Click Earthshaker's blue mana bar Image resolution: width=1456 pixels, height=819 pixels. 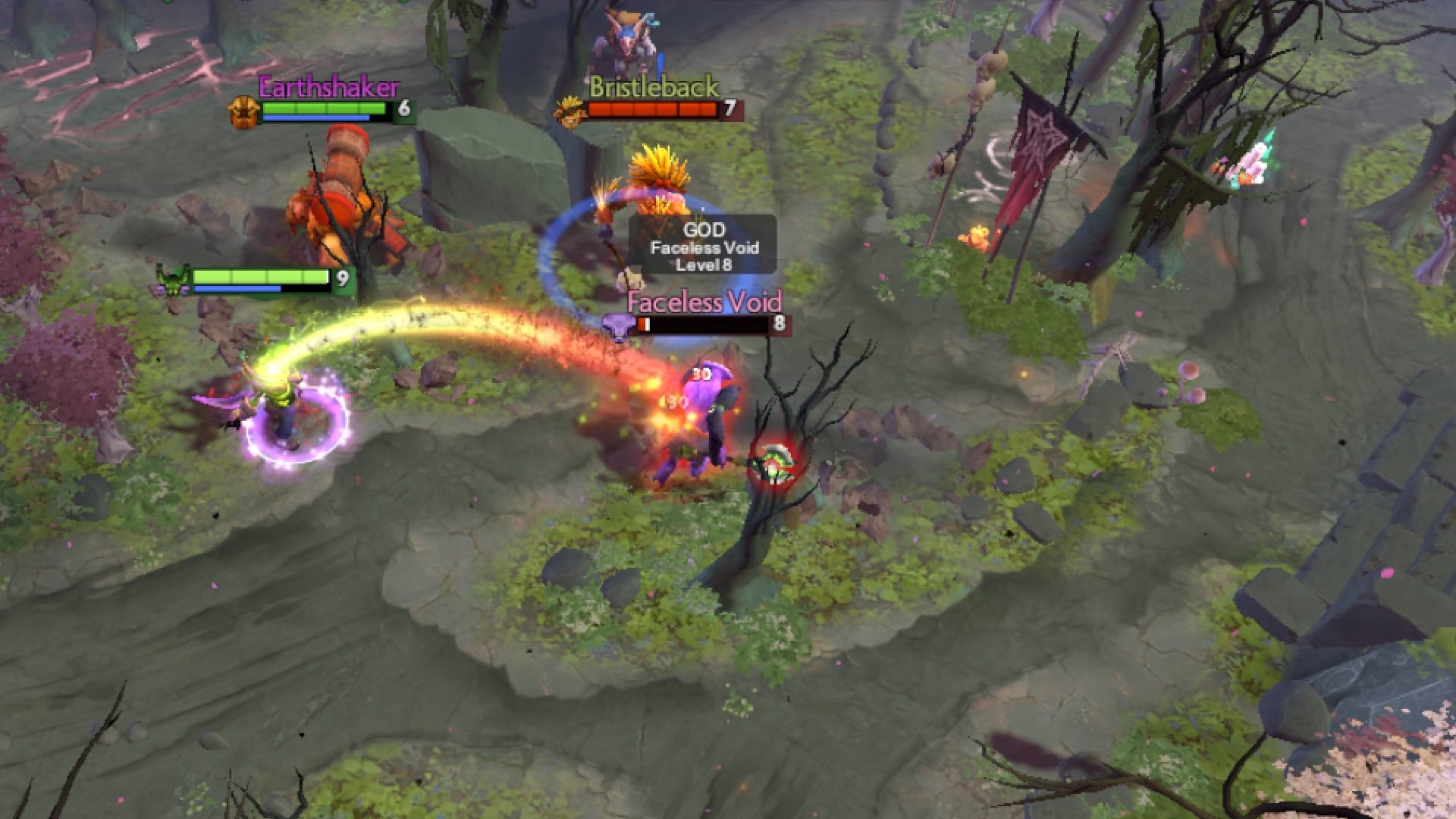[x=318, y=119]
